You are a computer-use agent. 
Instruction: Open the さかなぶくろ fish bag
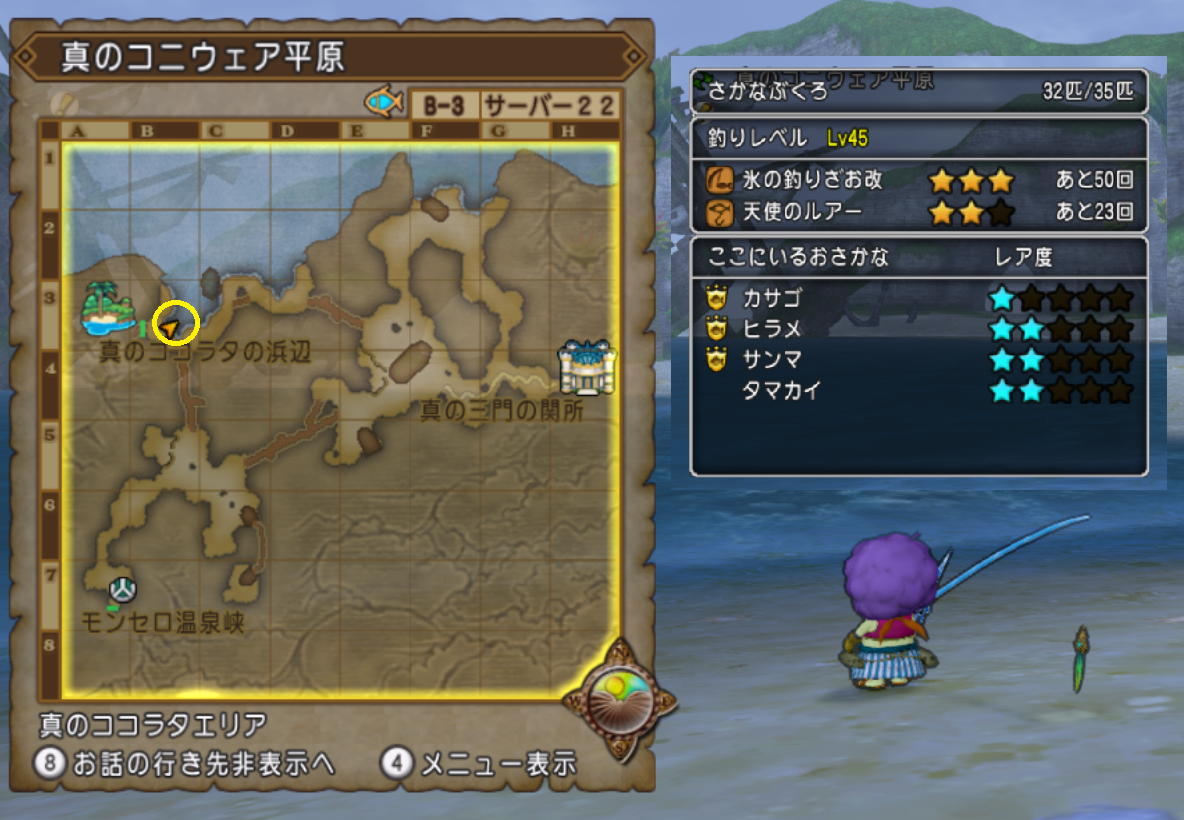click(x=918, y=93)
